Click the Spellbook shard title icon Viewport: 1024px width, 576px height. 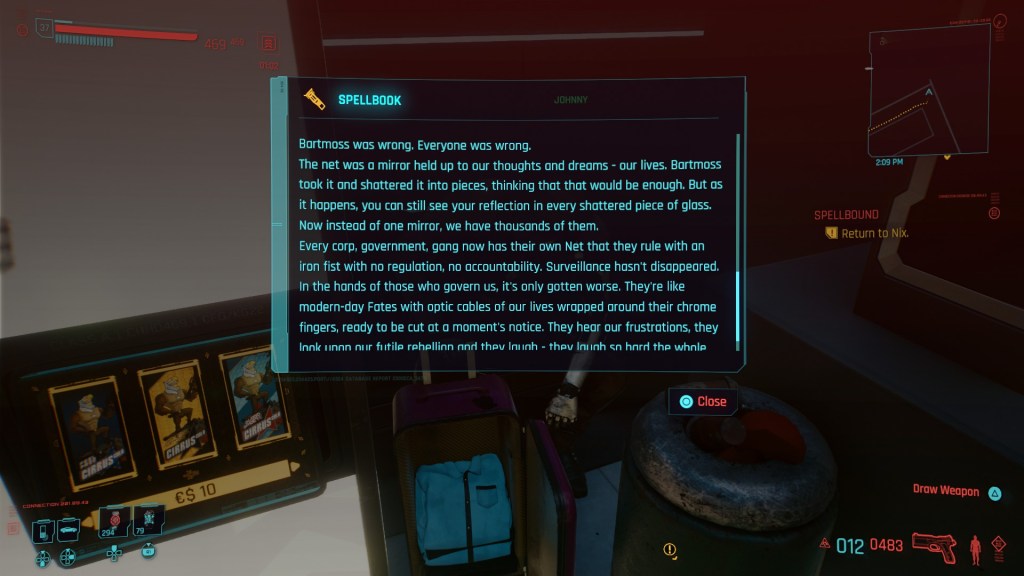(x=315, y=99)
